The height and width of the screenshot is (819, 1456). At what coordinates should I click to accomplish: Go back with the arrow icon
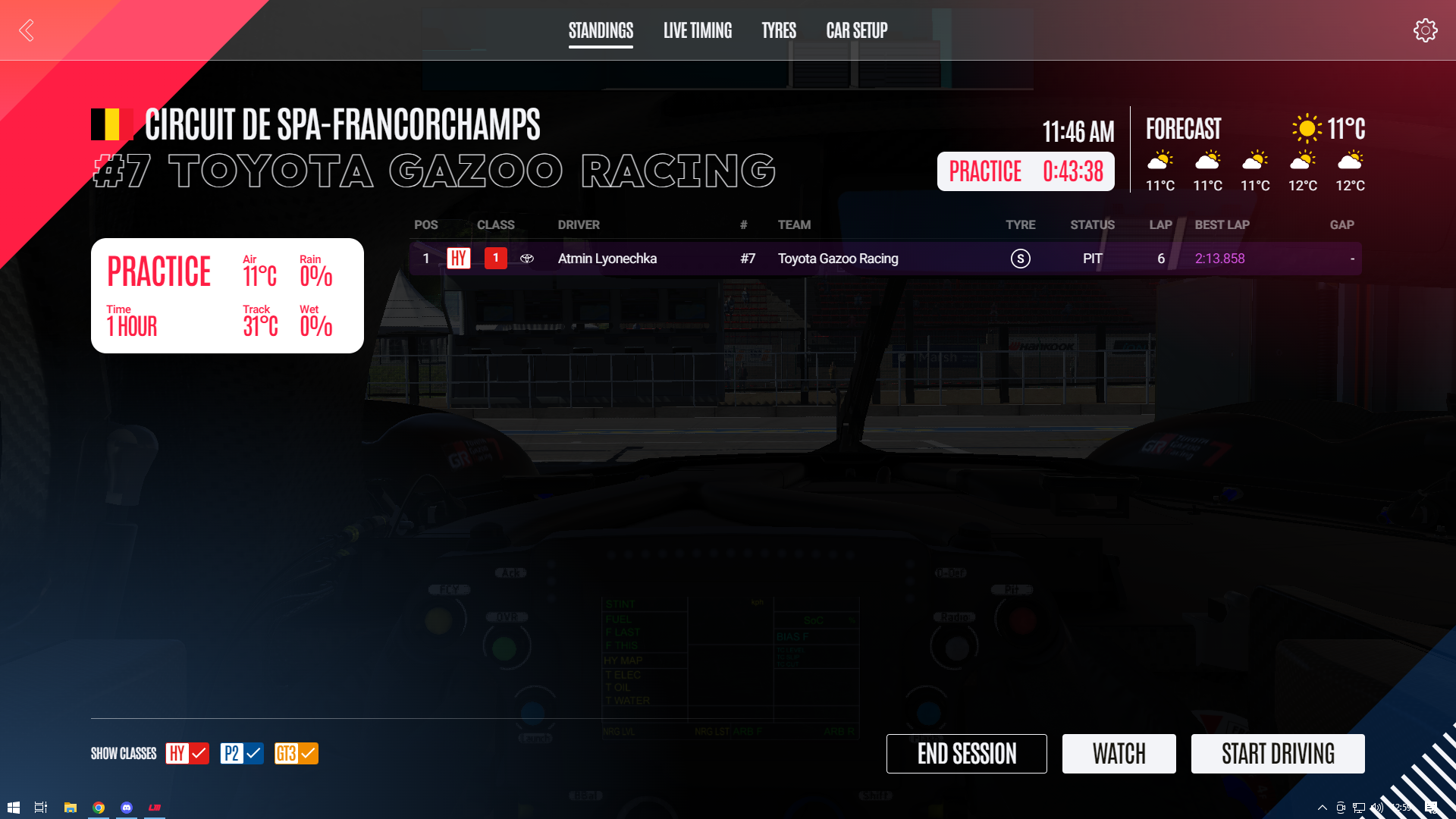pyautogui.click(x=27, y=30)
